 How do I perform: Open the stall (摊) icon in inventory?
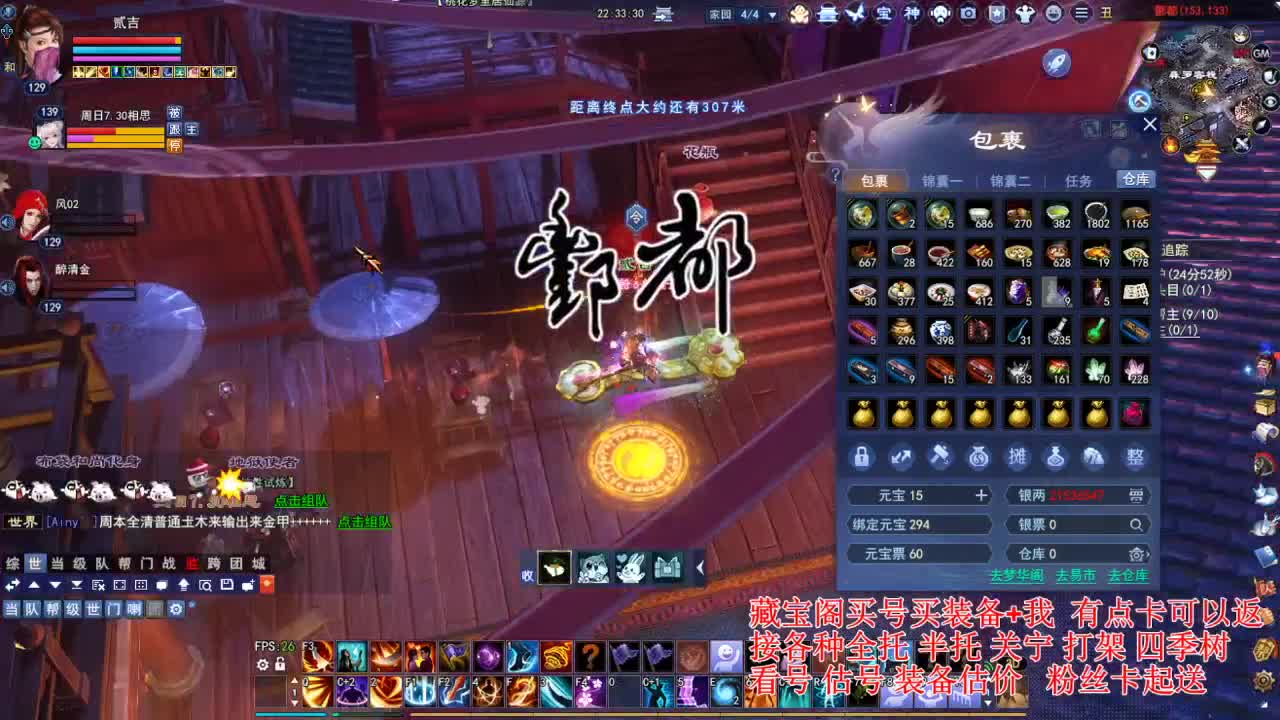coord(1018,457)
